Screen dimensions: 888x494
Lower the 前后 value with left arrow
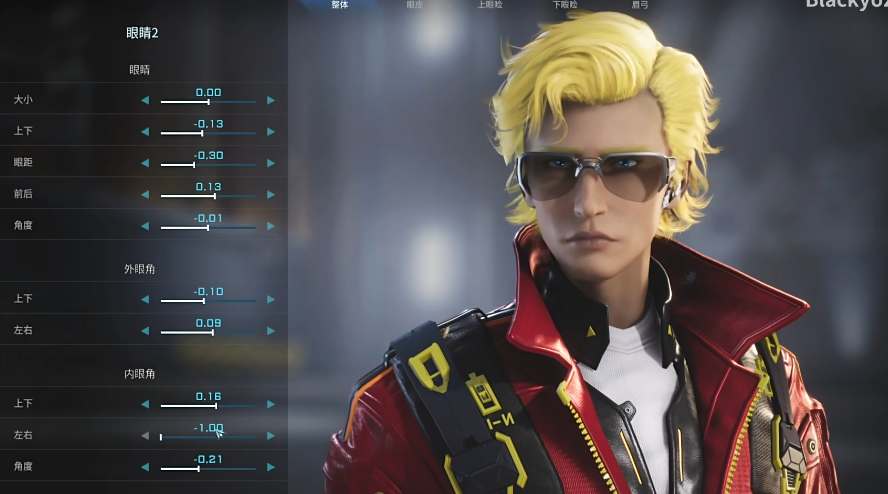click(x=145, y=195)
